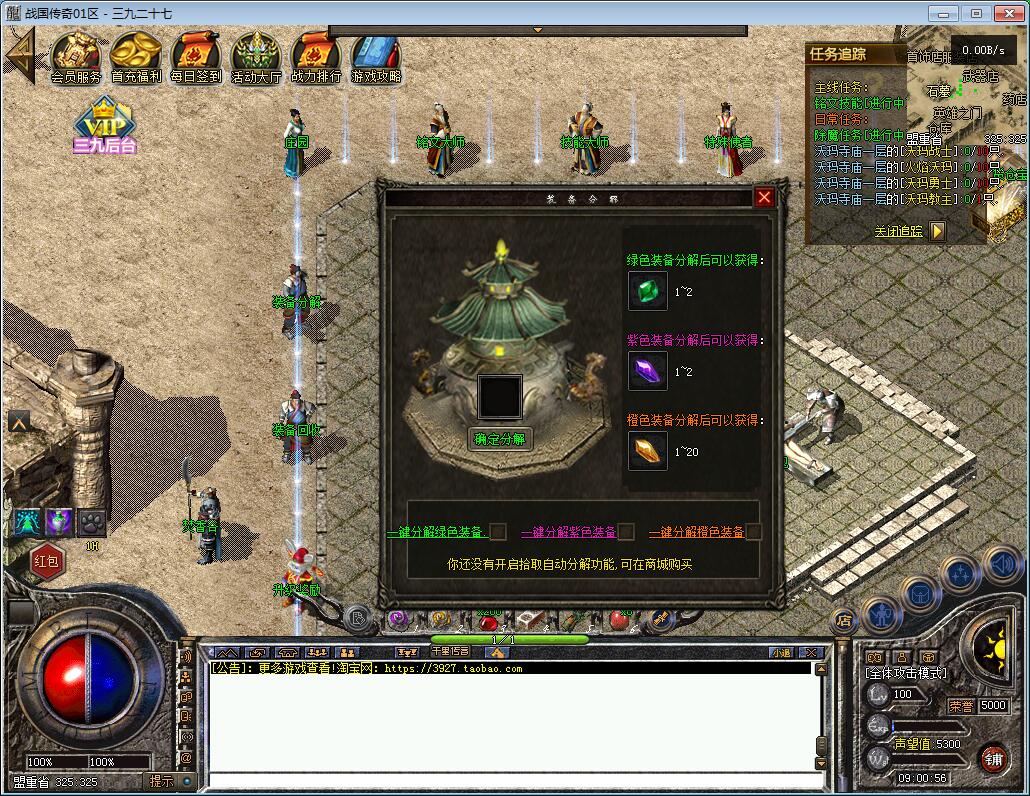Viewport: 1030px width, 796px height.
Task: Tick the one-key decompose purple equipment checkbox
Action: click(626, 532)
